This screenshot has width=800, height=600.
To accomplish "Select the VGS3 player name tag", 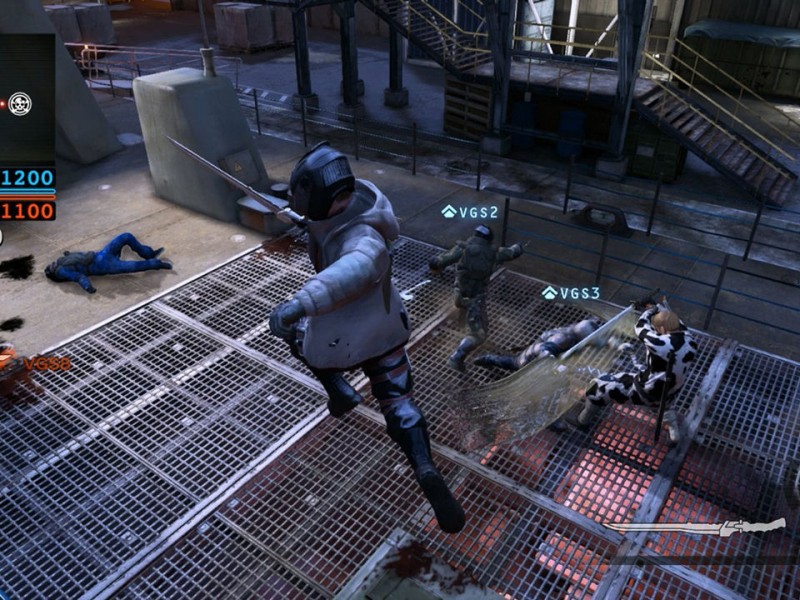I will pyautogui.click(x=571, y=293).
